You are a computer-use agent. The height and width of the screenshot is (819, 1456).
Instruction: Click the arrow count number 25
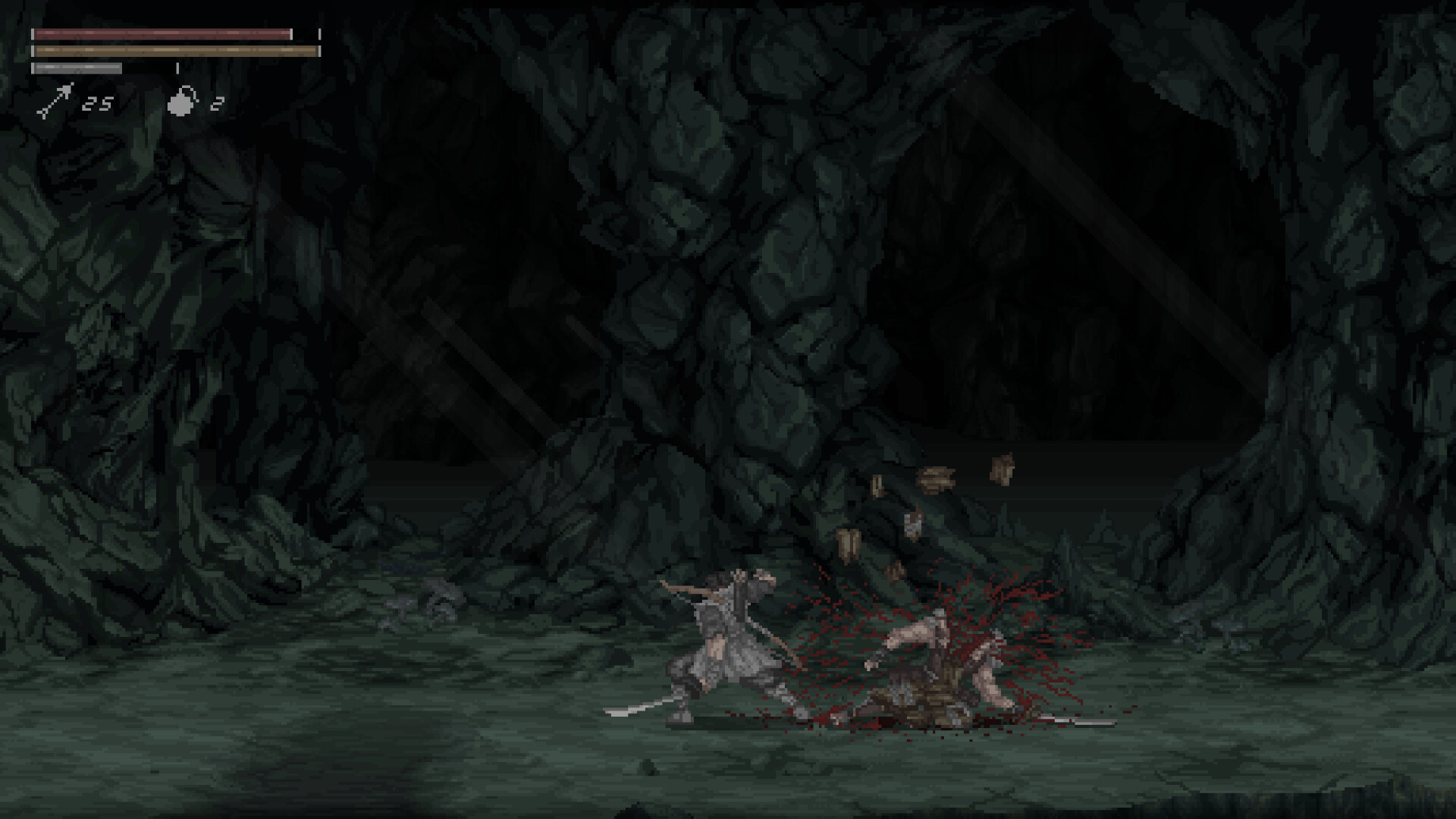[98, 104]
